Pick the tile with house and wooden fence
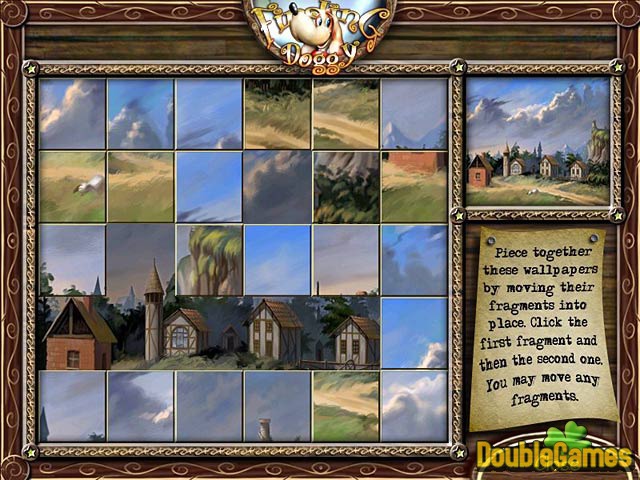Screen dimensions: 640x480 (x=346, y=332)
